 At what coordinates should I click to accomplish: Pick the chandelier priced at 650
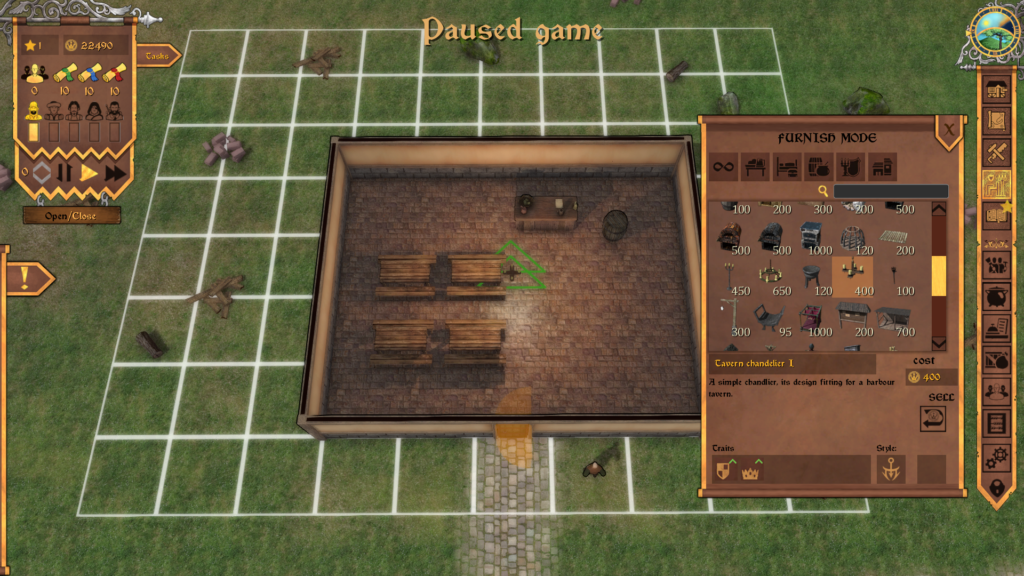click(x=770, y=276)
